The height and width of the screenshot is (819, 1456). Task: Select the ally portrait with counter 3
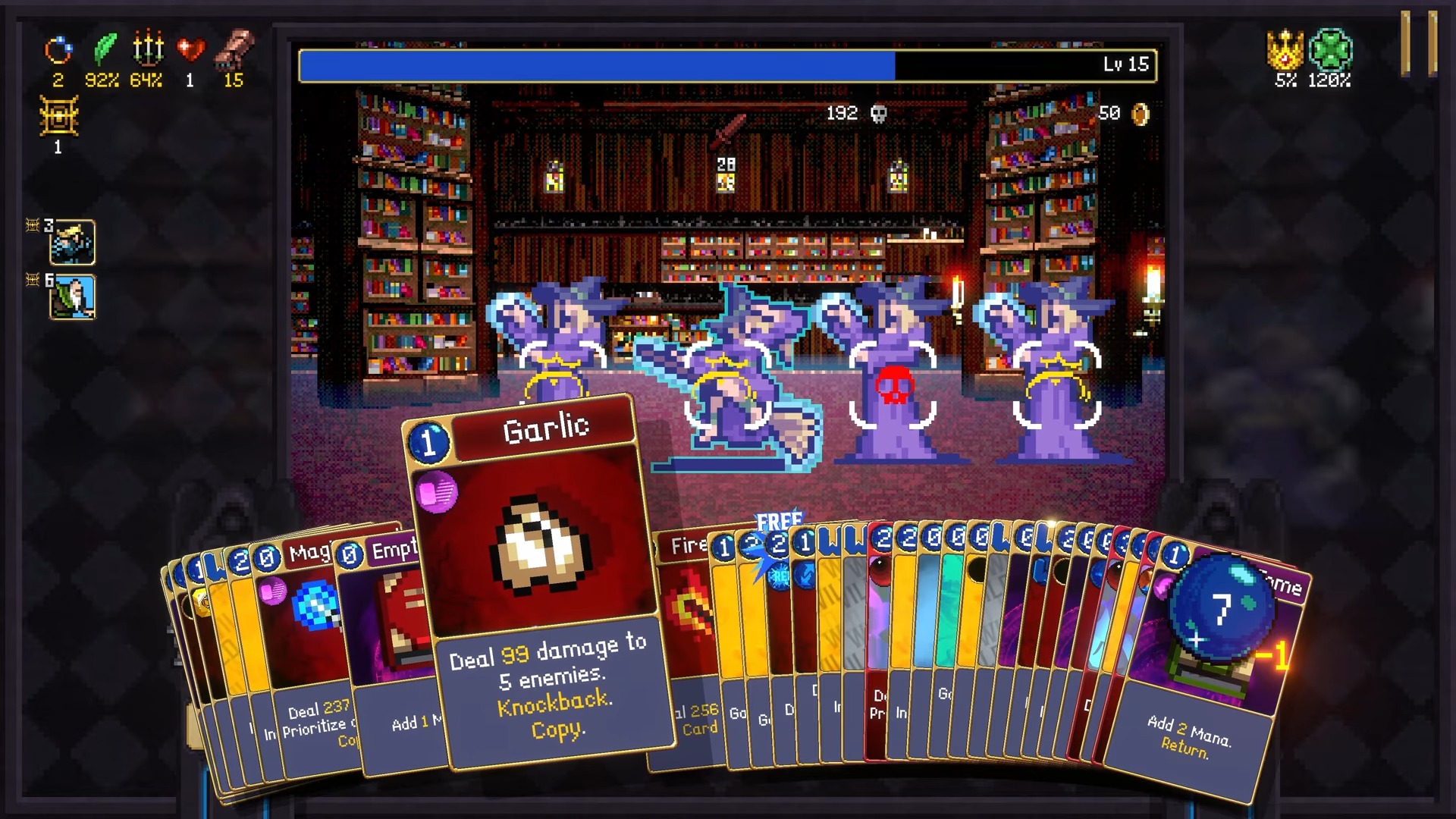coord(72,243)
